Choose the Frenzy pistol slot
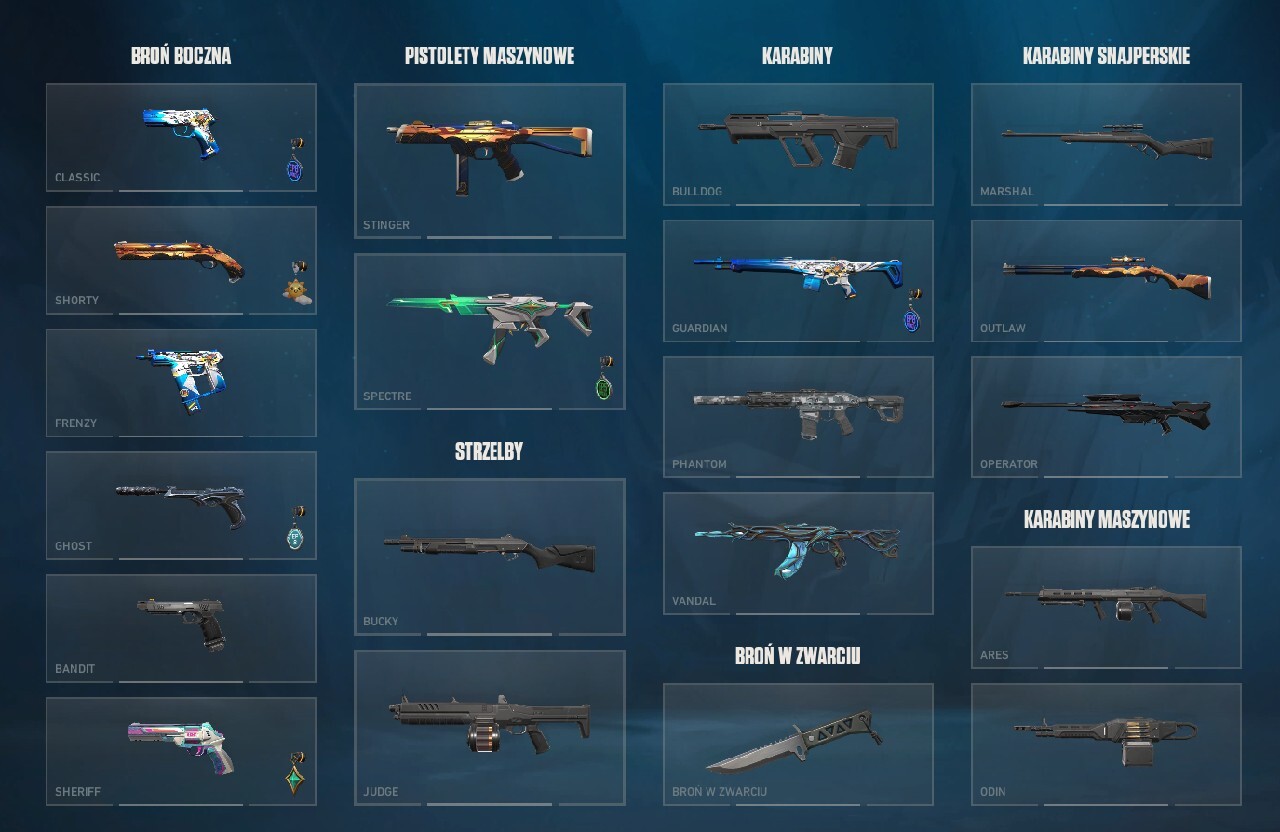The image size is (1280, 832). (181, 383)
